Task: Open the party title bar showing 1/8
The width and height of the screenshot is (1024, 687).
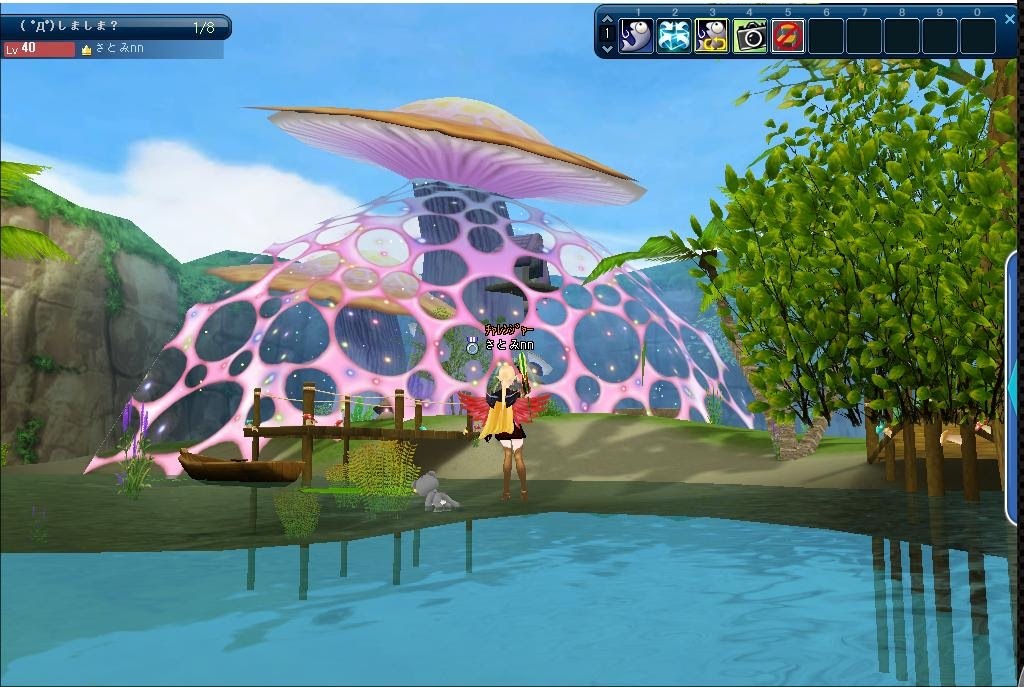Action: pyautogui.click(x=115, y=27)
